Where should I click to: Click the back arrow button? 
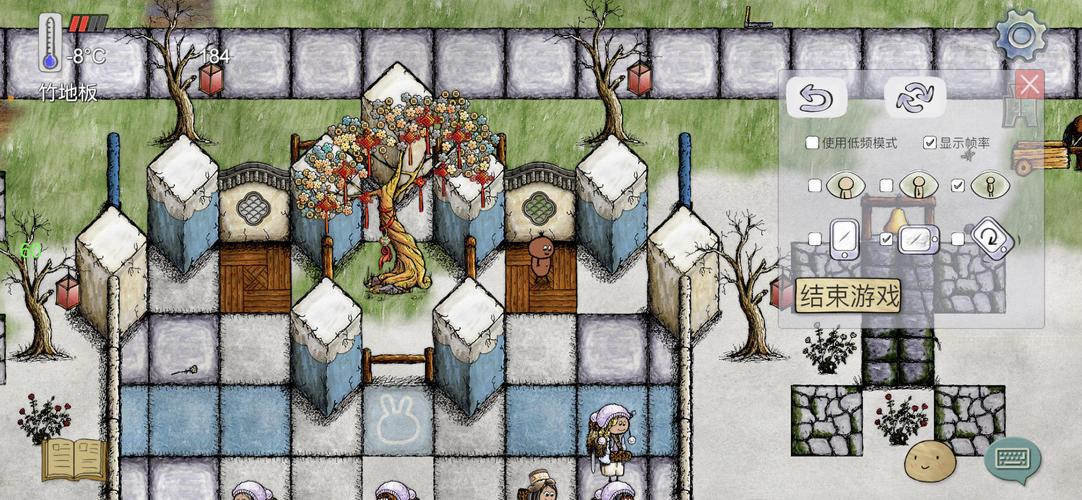tap(816, 98)
